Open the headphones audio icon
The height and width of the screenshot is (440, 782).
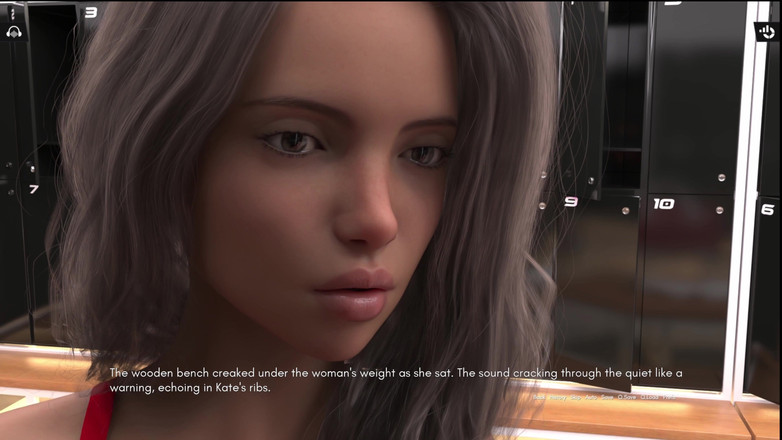point(13,32)
